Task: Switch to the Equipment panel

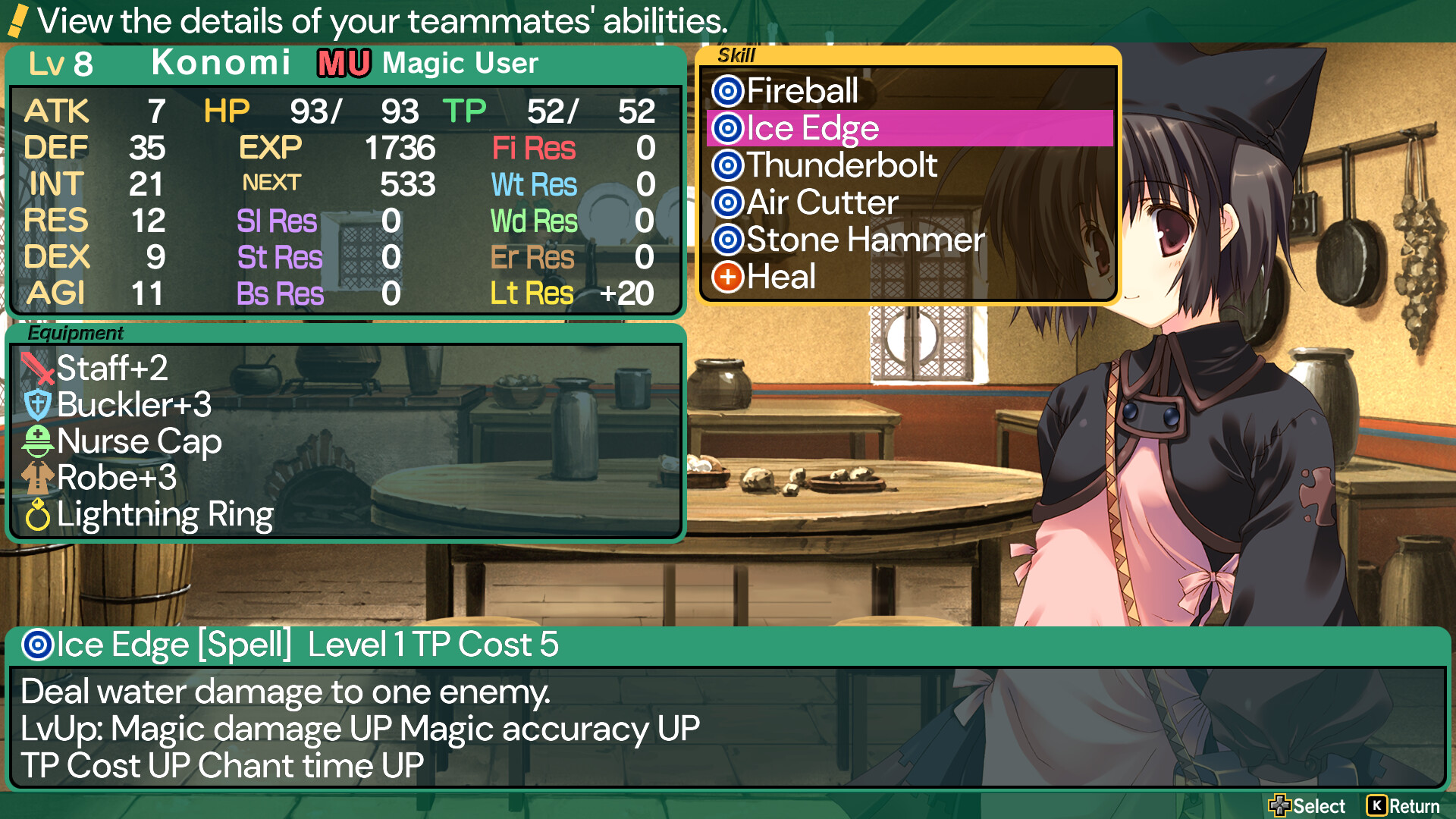Action: pos(76,333)
